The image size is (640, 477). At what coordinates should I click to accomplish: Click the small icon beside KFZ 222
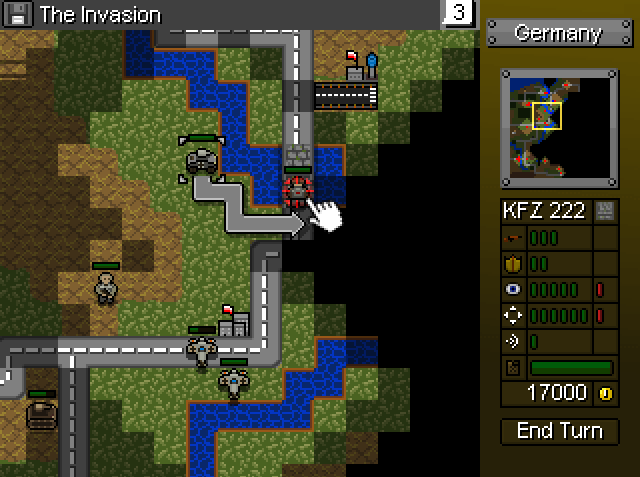605,211
